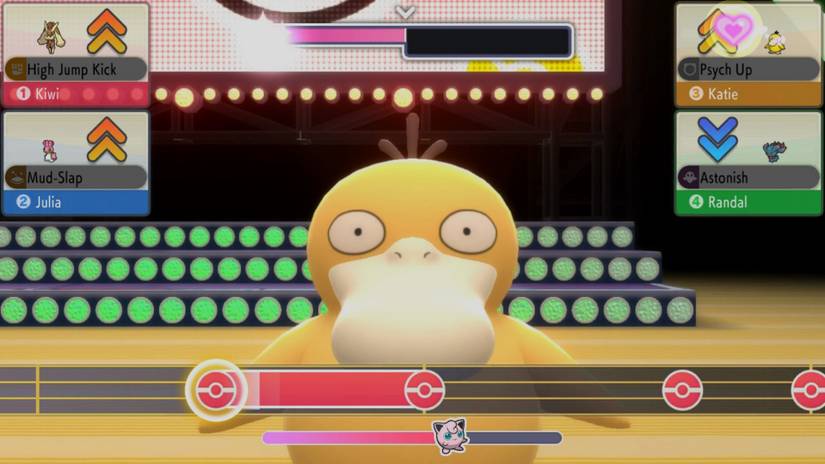
Task: Hit the Poké Ball note inside the timing ring
Action: tap(215, 390)
